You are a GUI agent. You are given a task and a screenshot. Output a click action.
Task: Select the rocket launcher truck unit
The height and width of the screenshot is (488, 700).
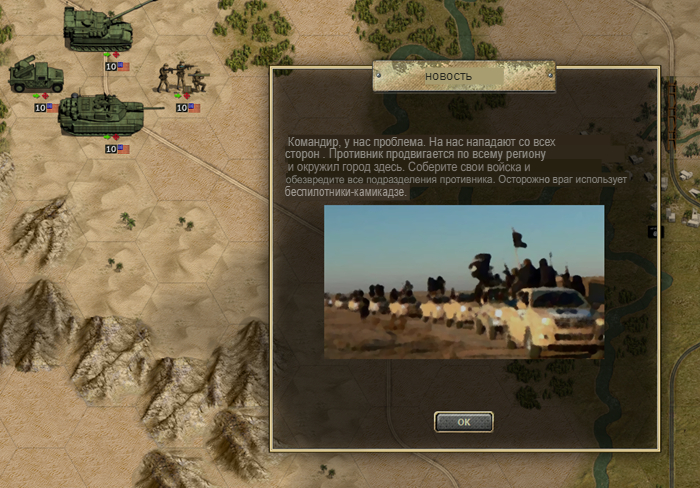pos(37,76)
